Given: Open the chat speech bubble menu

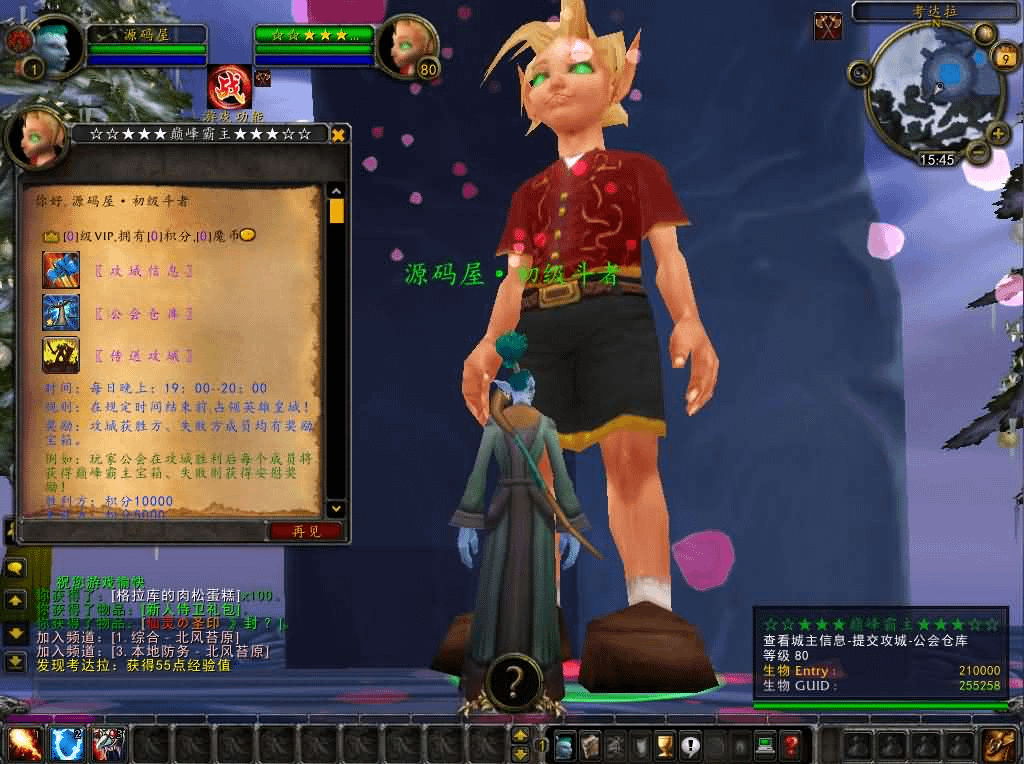Looking at the screenshot, I should (15, 569).
